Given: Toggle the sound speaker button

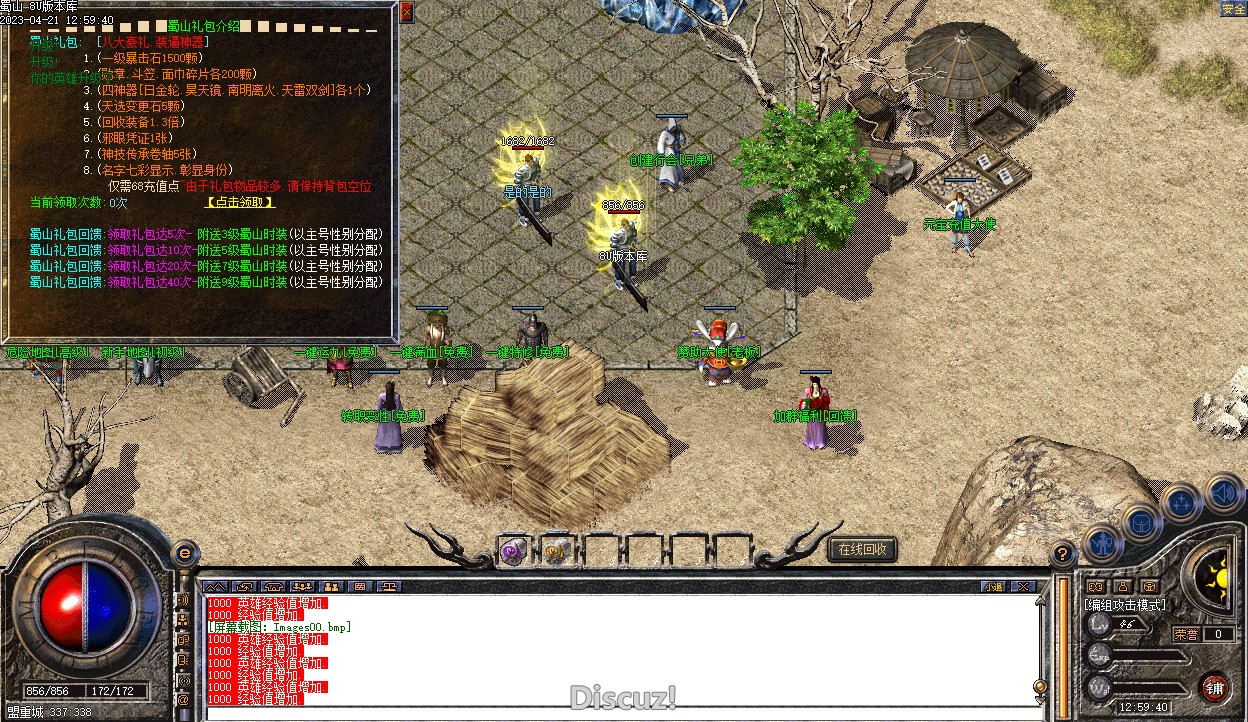Looking at the screenshot, I should 1223,493.
